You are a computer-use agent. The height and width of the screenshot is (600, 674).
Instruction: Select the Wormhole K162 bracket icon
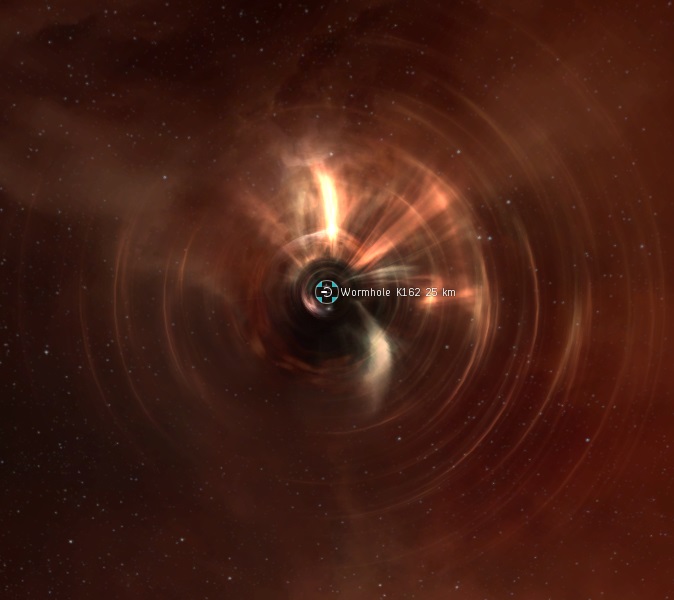325,292
